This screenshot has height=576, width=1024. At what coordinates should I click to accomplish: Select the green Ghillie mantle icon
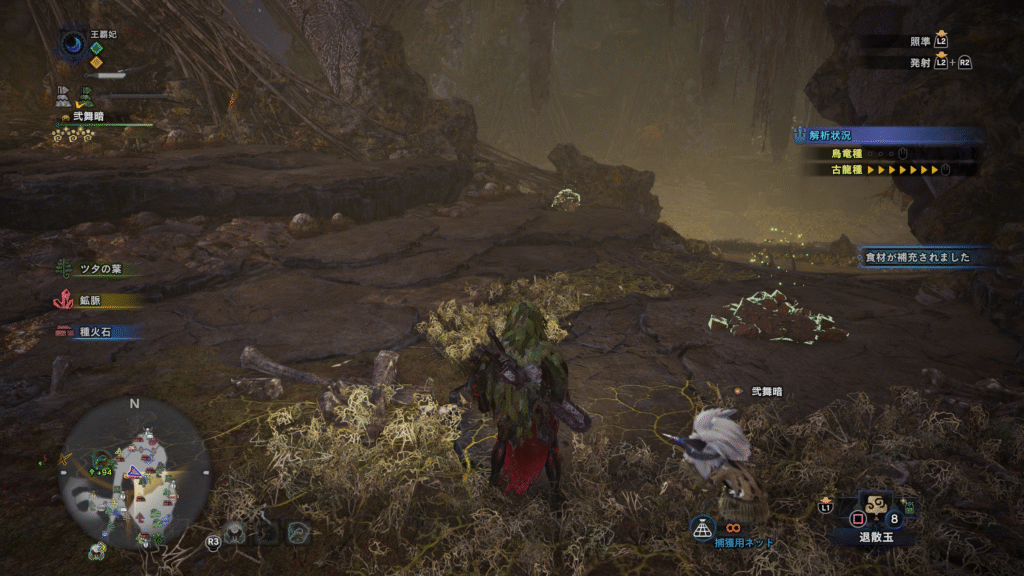point(88,96)
